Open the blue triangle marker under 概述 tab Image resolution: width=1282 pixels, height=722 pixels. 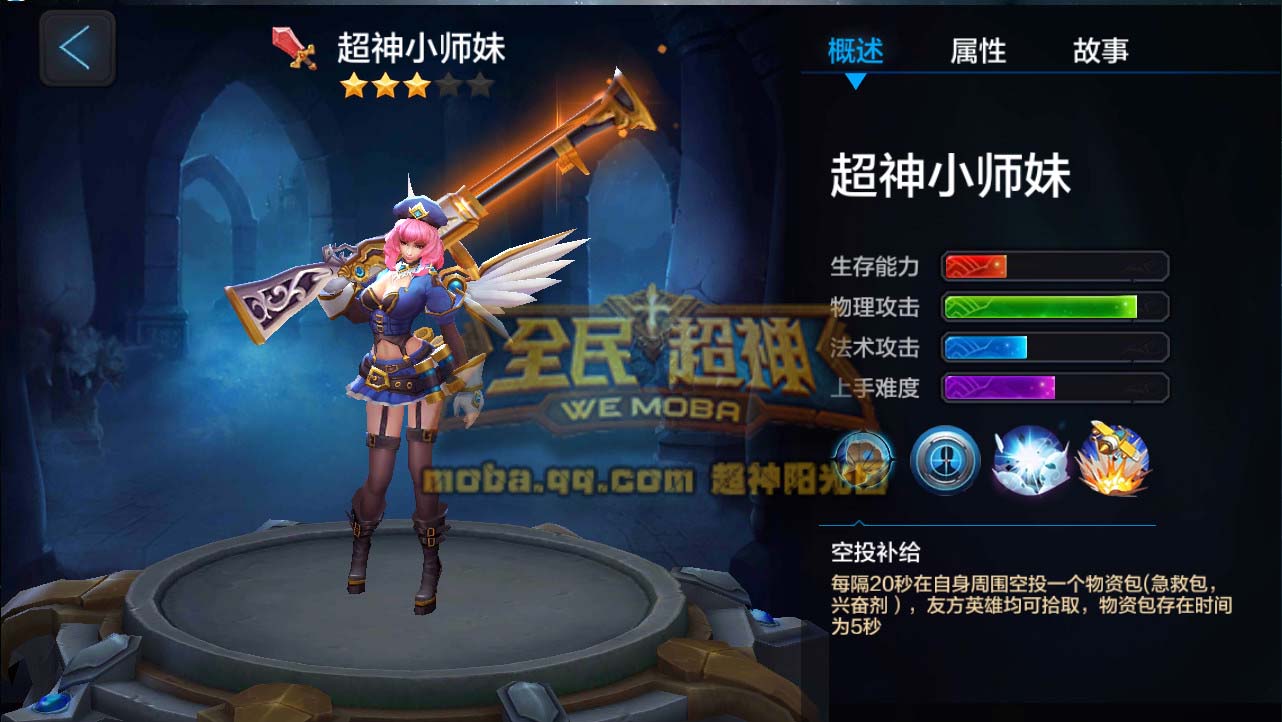tap(855, 79)
